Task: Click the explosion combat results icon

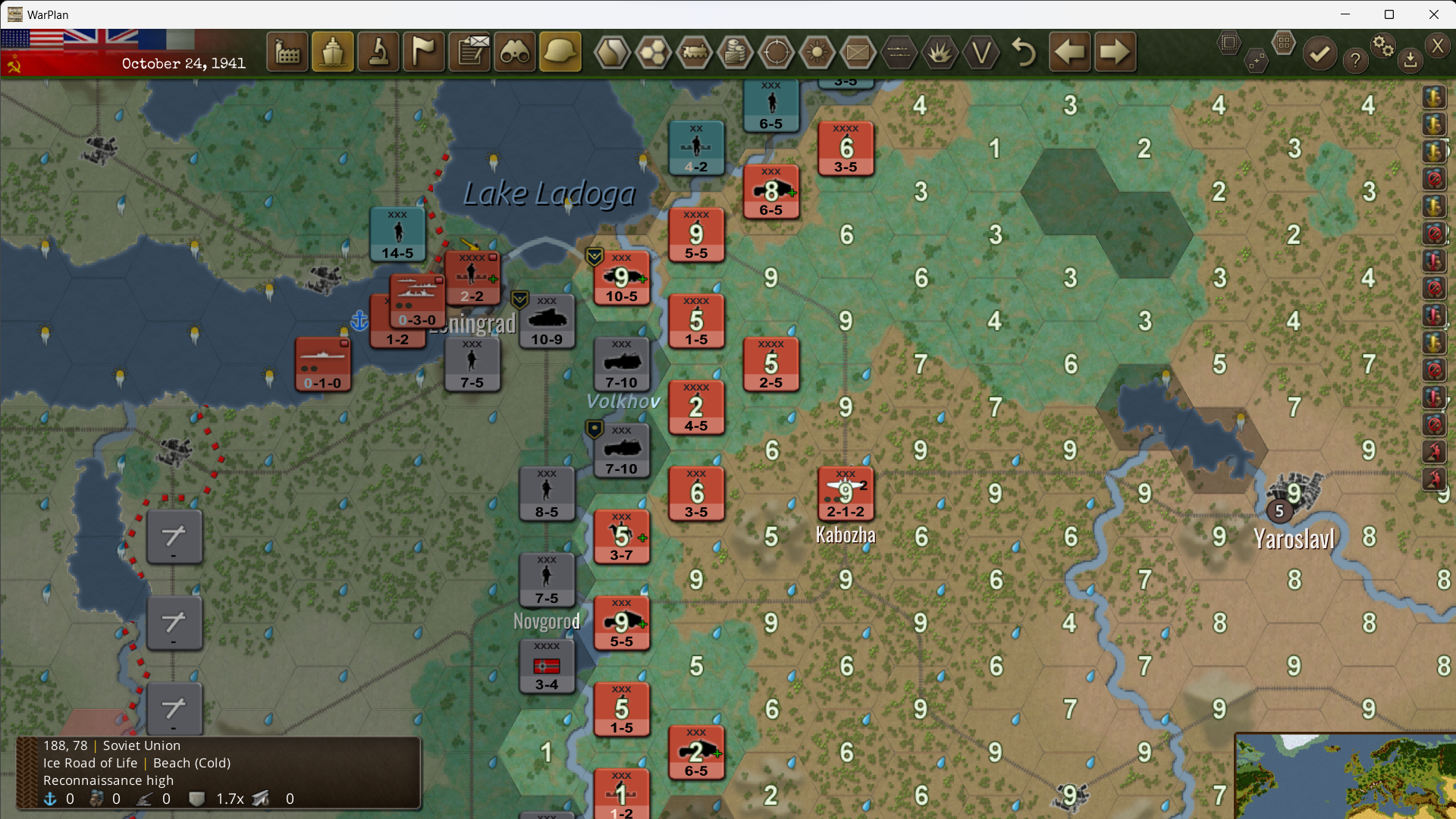Action: coord(940,52)
